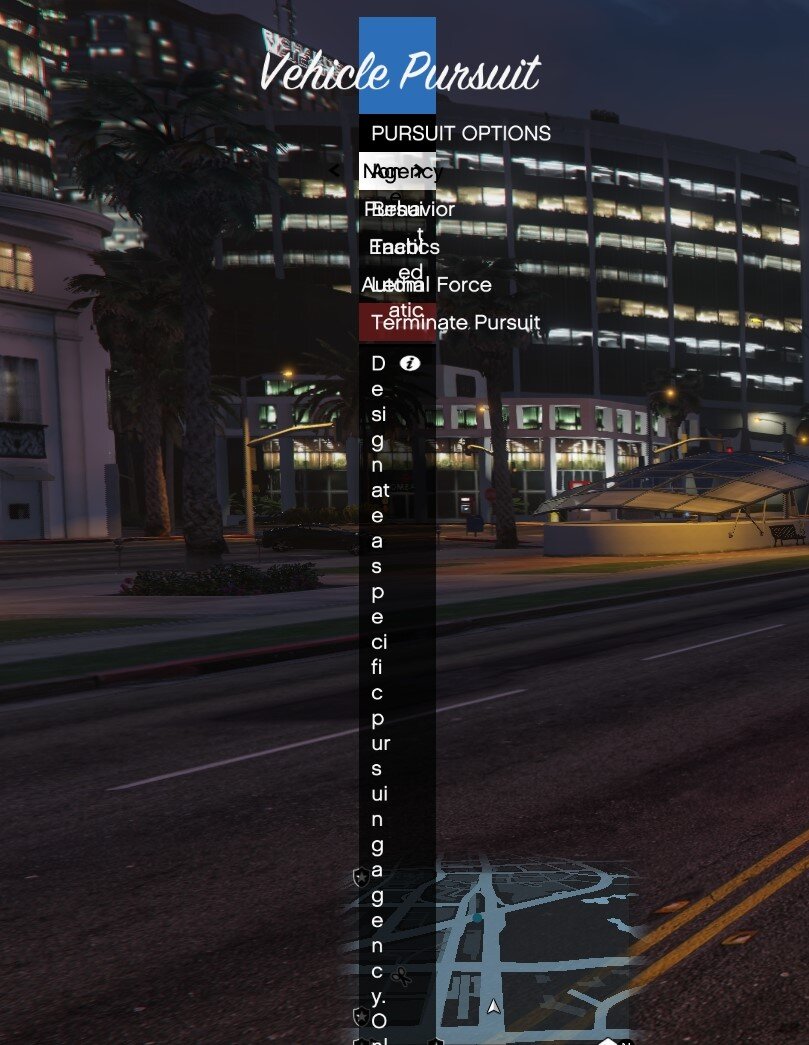The image size is (809, 1045).
Task: Click the red Terminate Pursuit entry
Action: (x=398, y=322)
